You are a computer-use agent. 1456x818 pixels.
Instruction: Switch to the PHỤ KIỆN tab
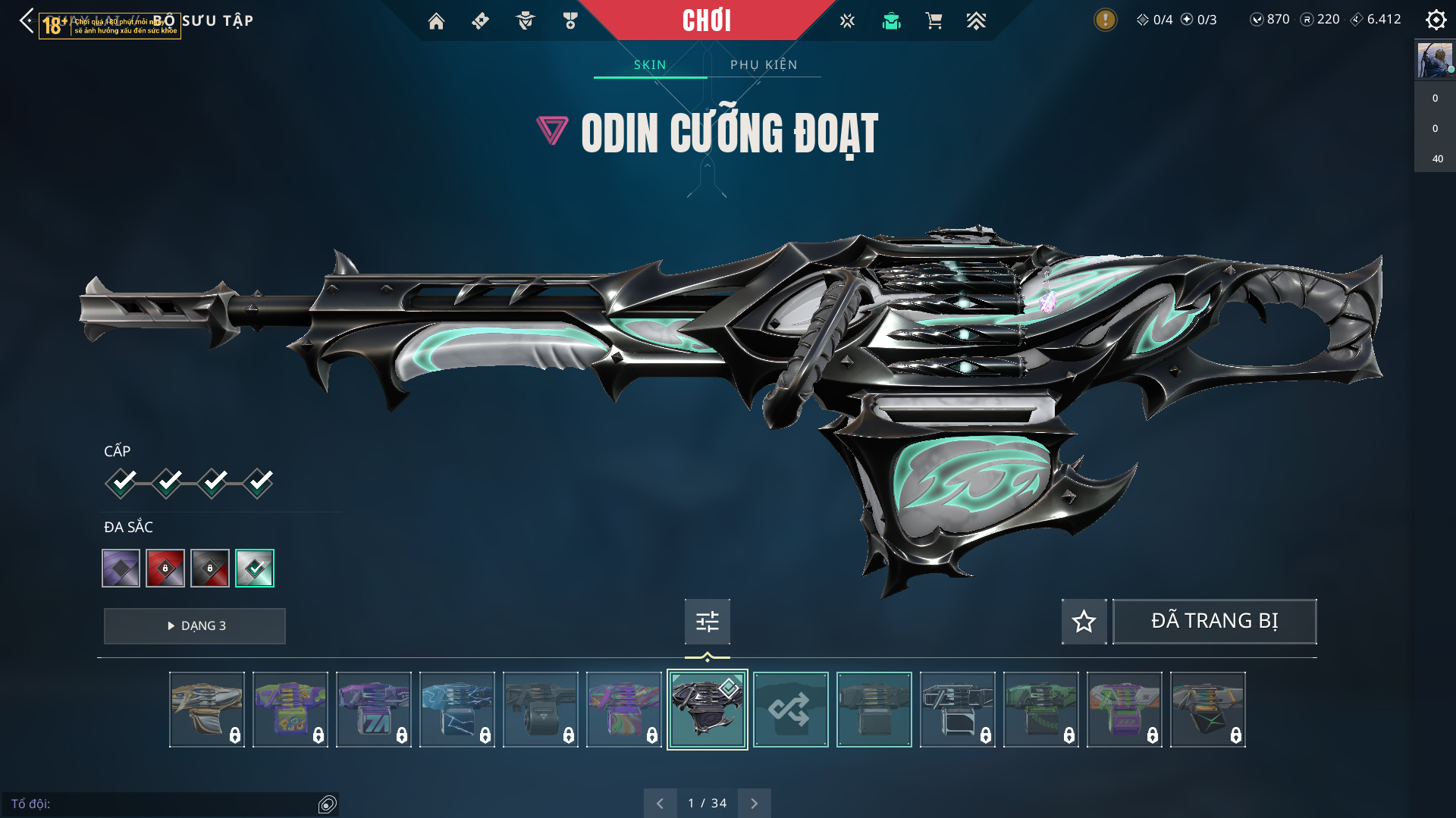click(764, 64)
